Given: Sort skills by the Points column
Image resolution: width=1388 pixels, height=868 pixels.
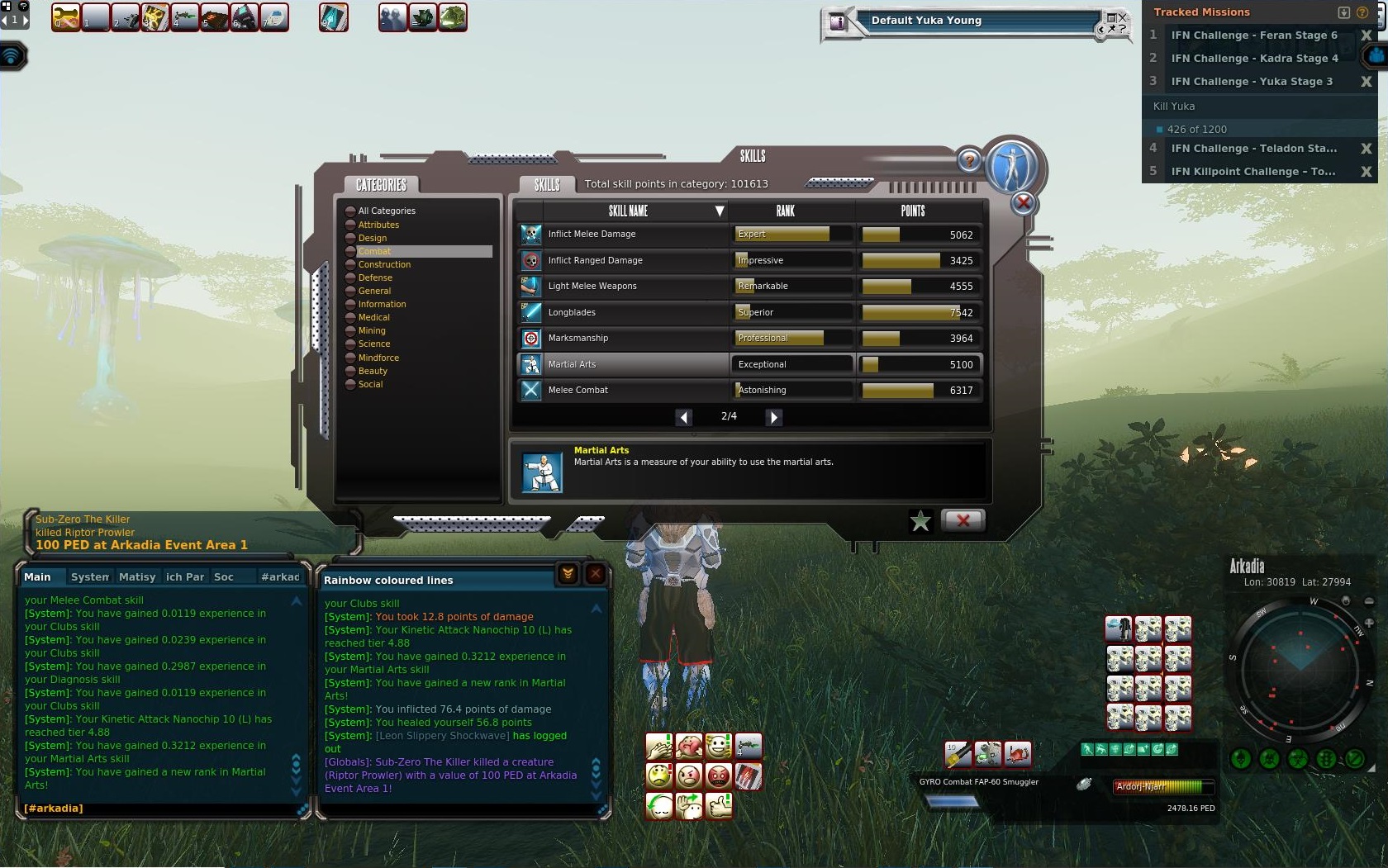Looking at the screenshot, I should click(x=912, y=211).
